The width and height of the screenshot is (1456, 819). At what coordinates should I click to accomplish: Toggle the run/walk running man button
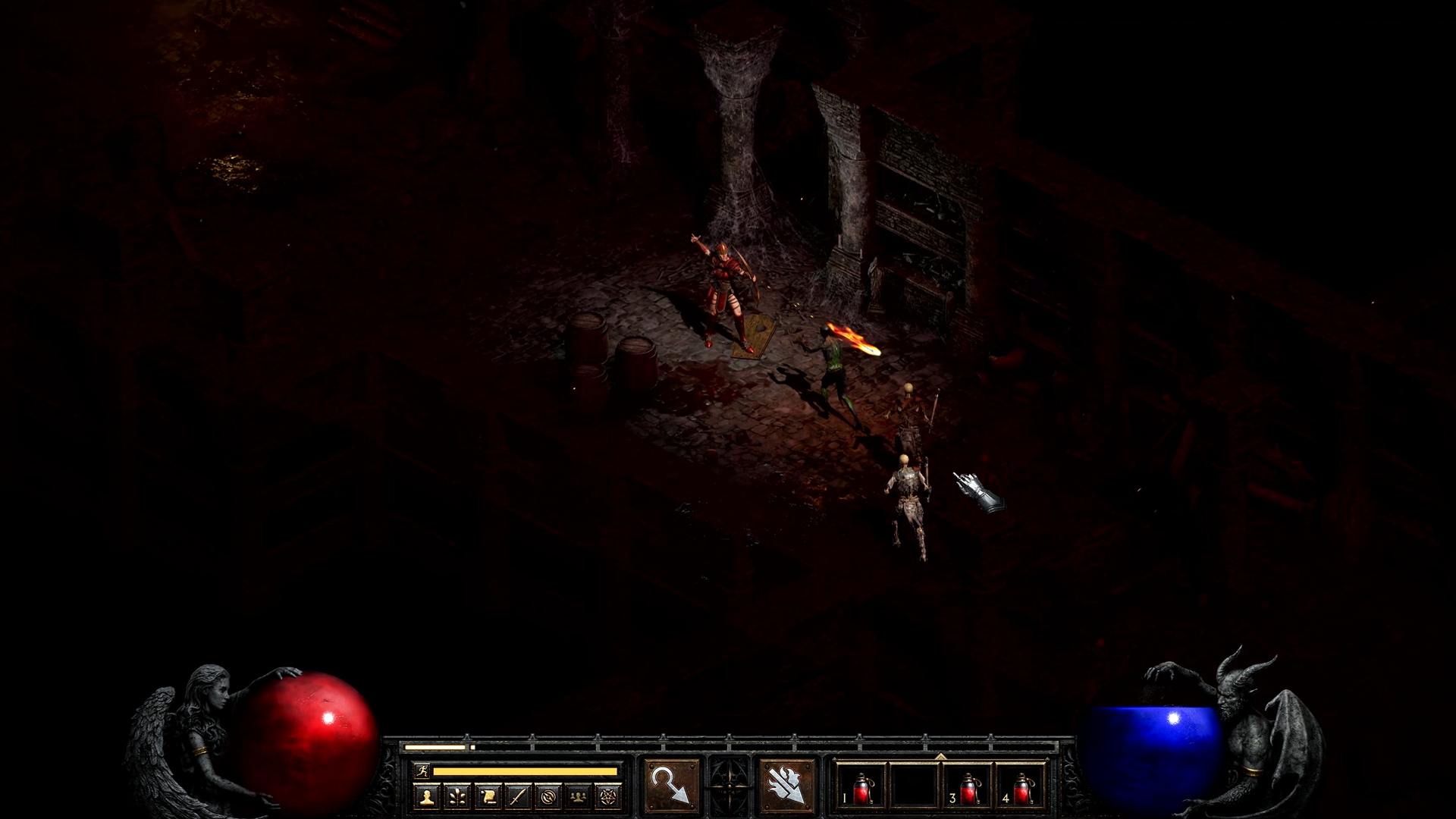click(x=423, y=771)
